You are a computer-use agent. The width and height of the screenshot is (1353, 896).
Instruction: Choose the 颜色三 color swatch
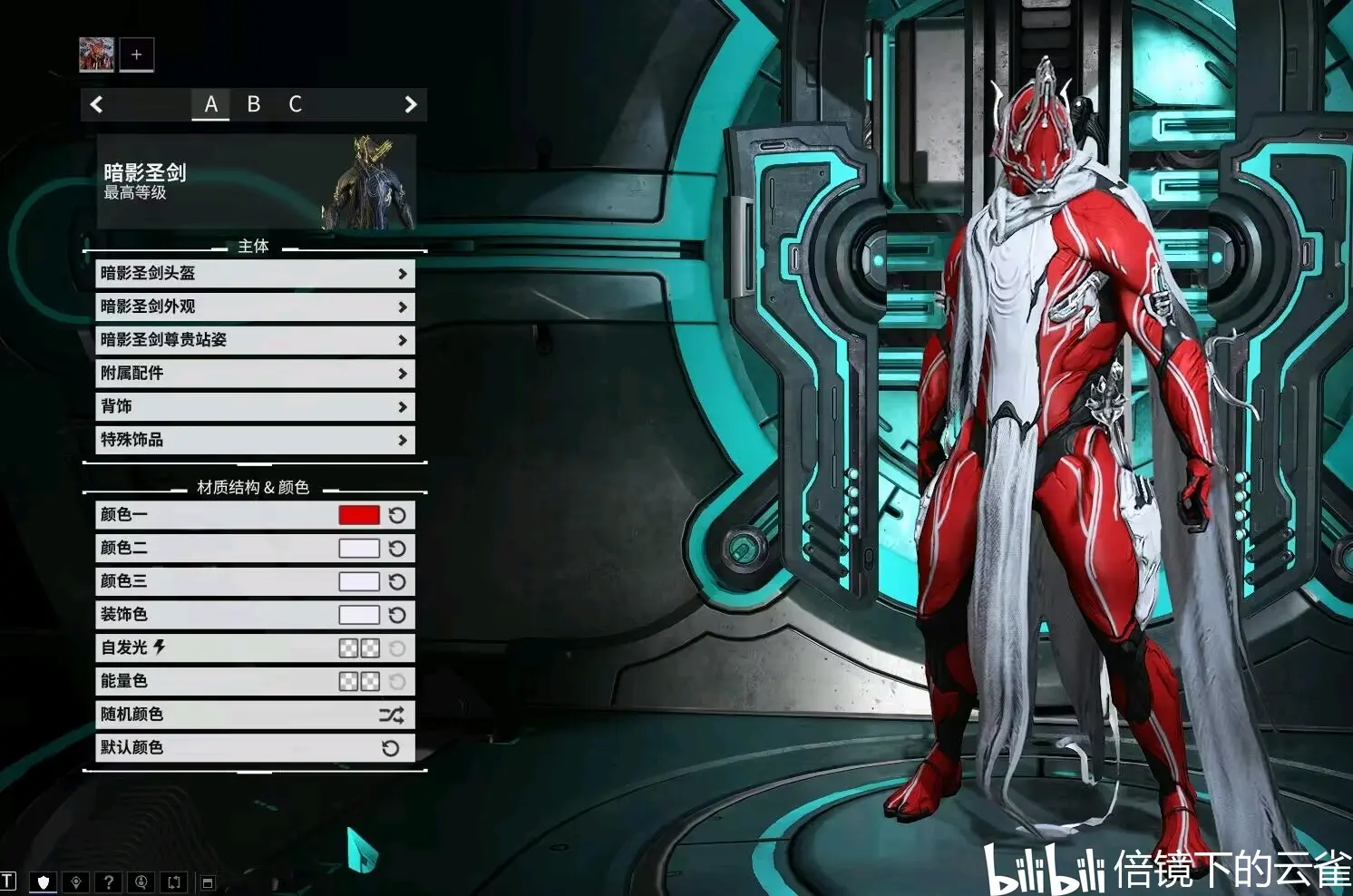[x=358, y=581]
